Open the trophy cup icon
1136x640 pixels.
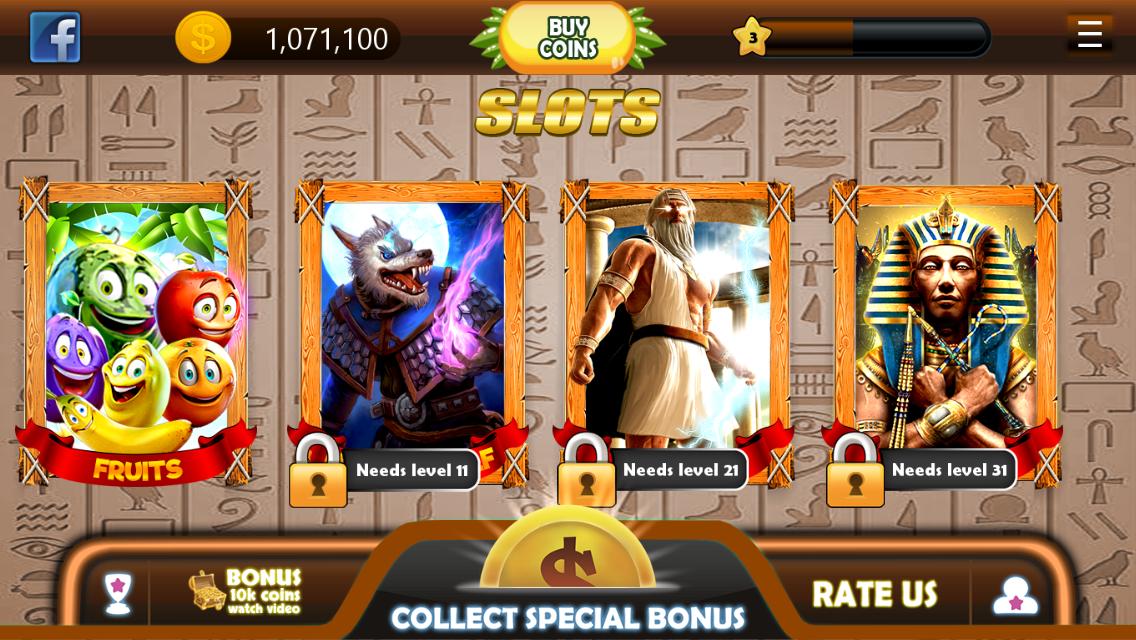(118, 593)
